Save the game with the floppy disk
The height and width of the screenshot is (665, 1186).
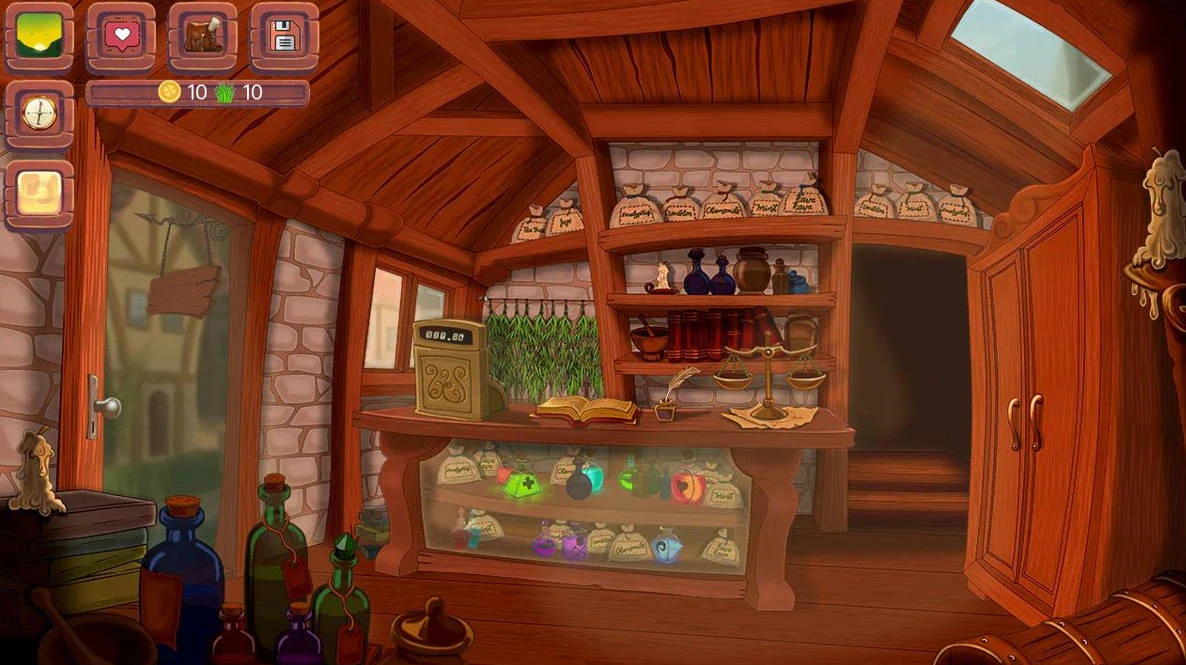point(284,36)
